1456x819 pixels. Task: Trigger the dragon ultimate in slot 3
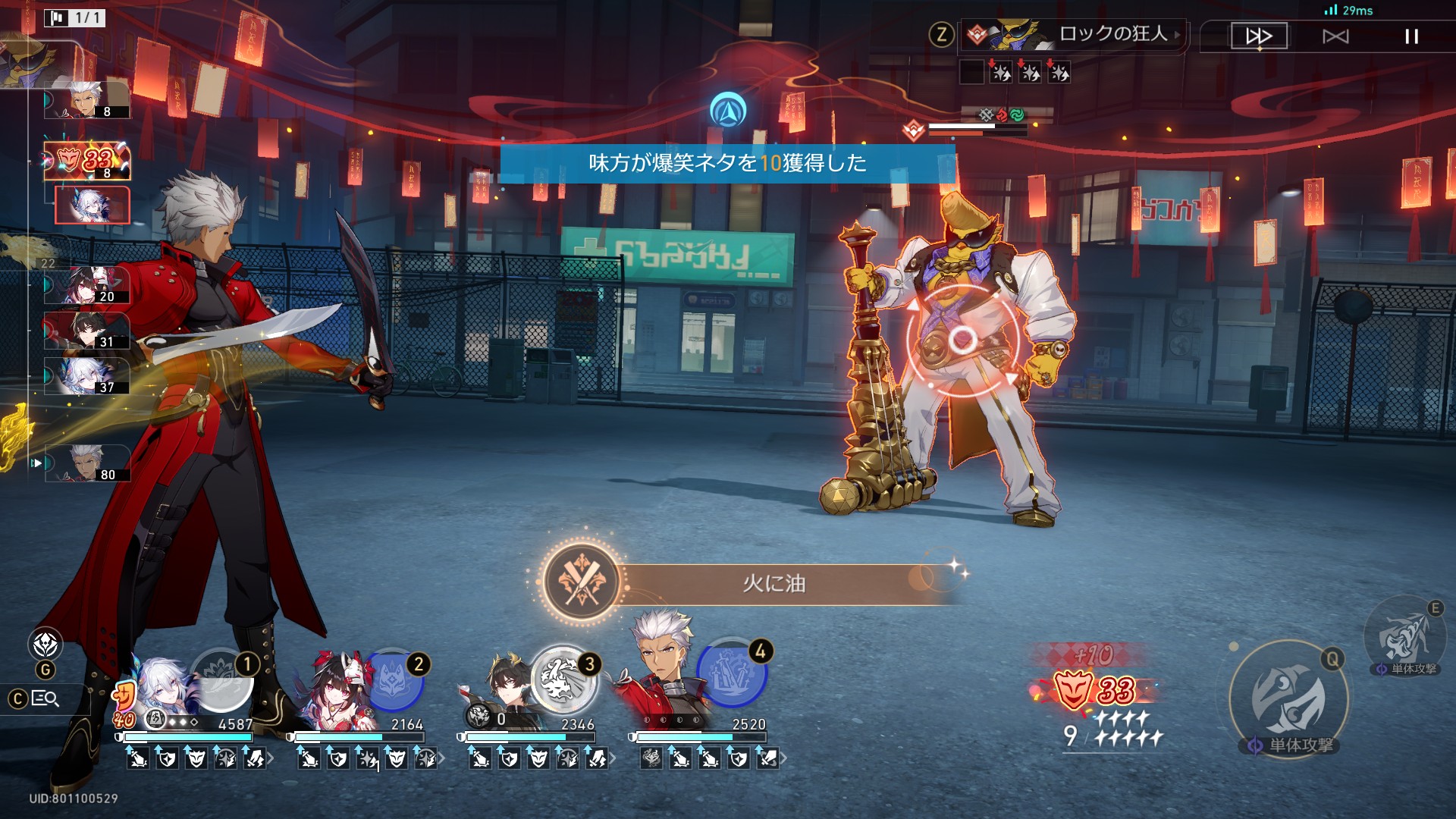pyautogui.click(x=563, y=680)
